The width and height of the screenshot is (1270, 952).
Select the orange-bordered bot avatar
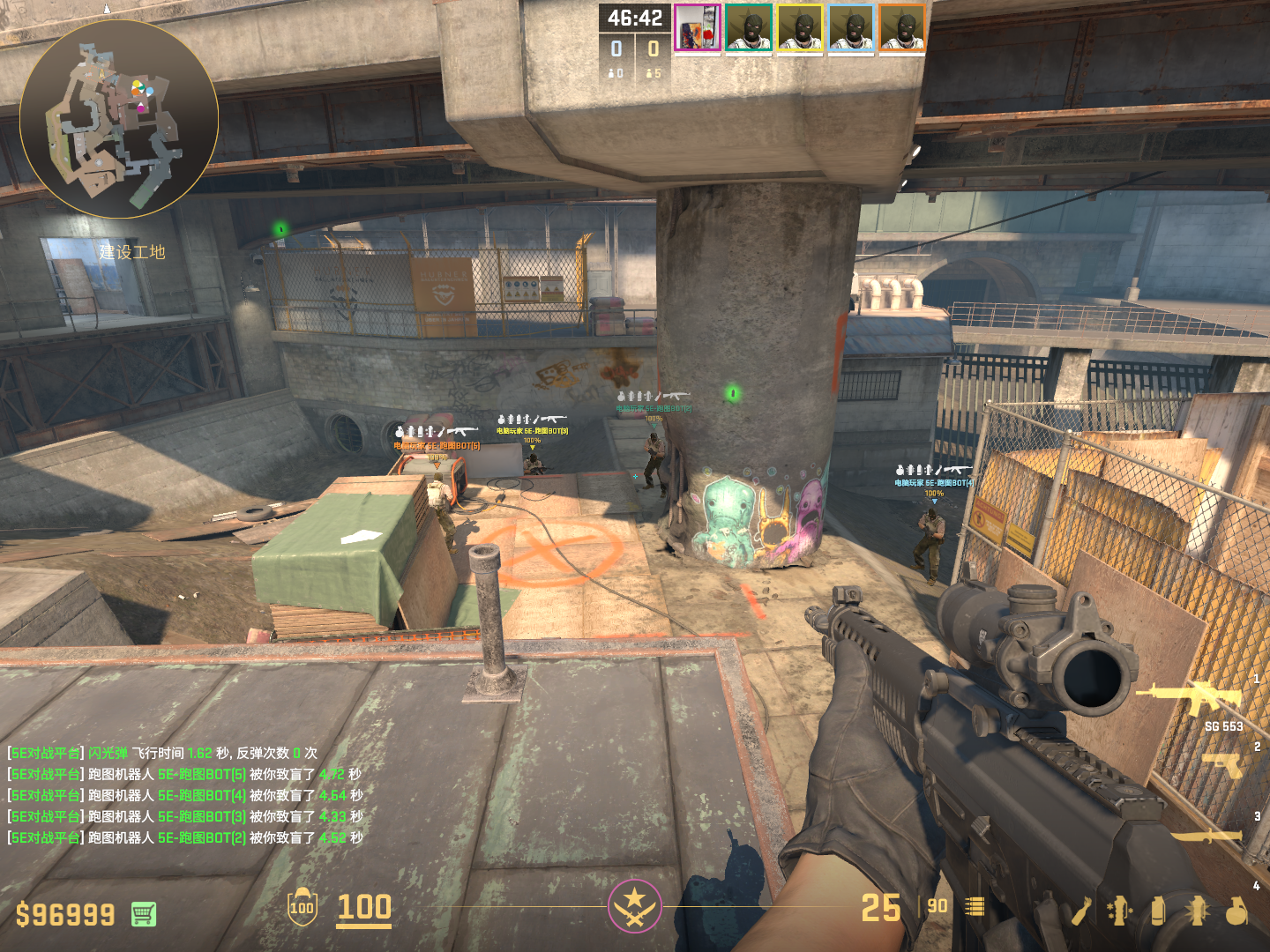pos(902,28)
